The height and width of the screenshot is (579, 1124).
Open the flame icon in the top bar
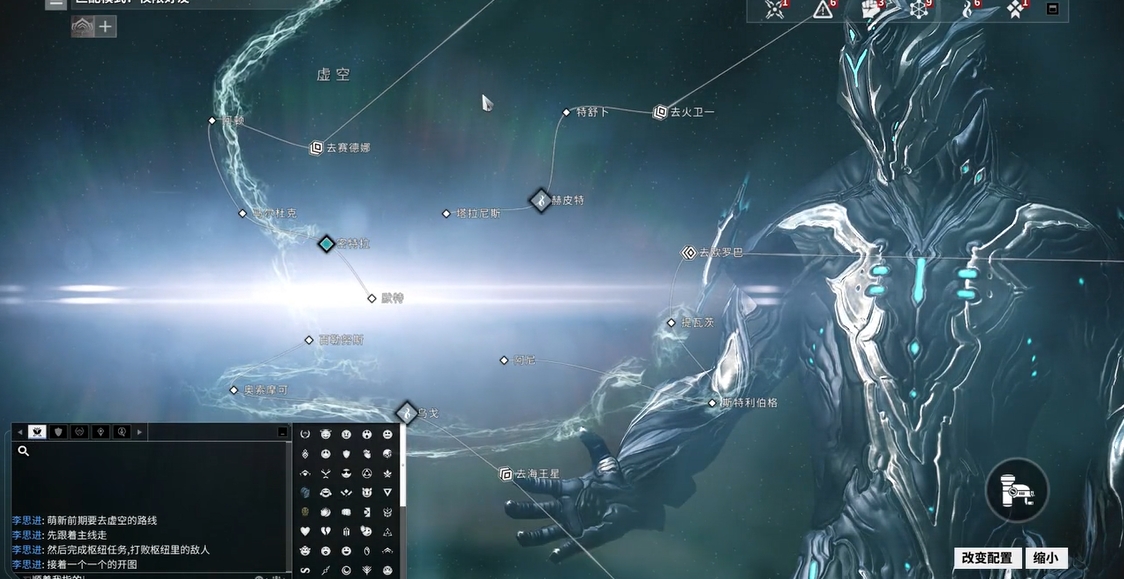[x=966, y=10]
